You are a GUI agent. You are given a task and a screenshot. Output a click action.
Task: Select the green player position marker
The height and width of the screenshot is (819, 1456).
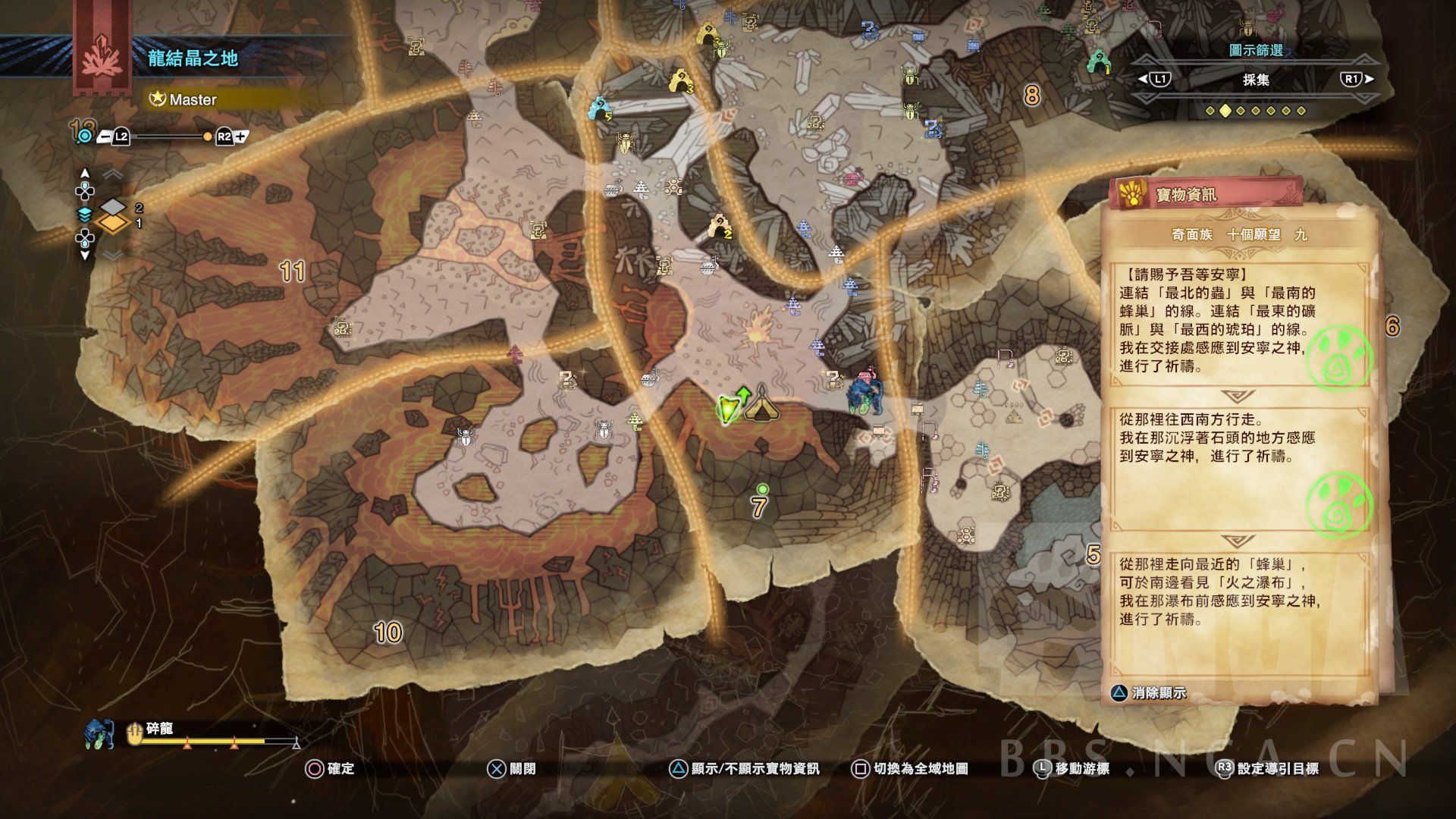click(728, 409)
